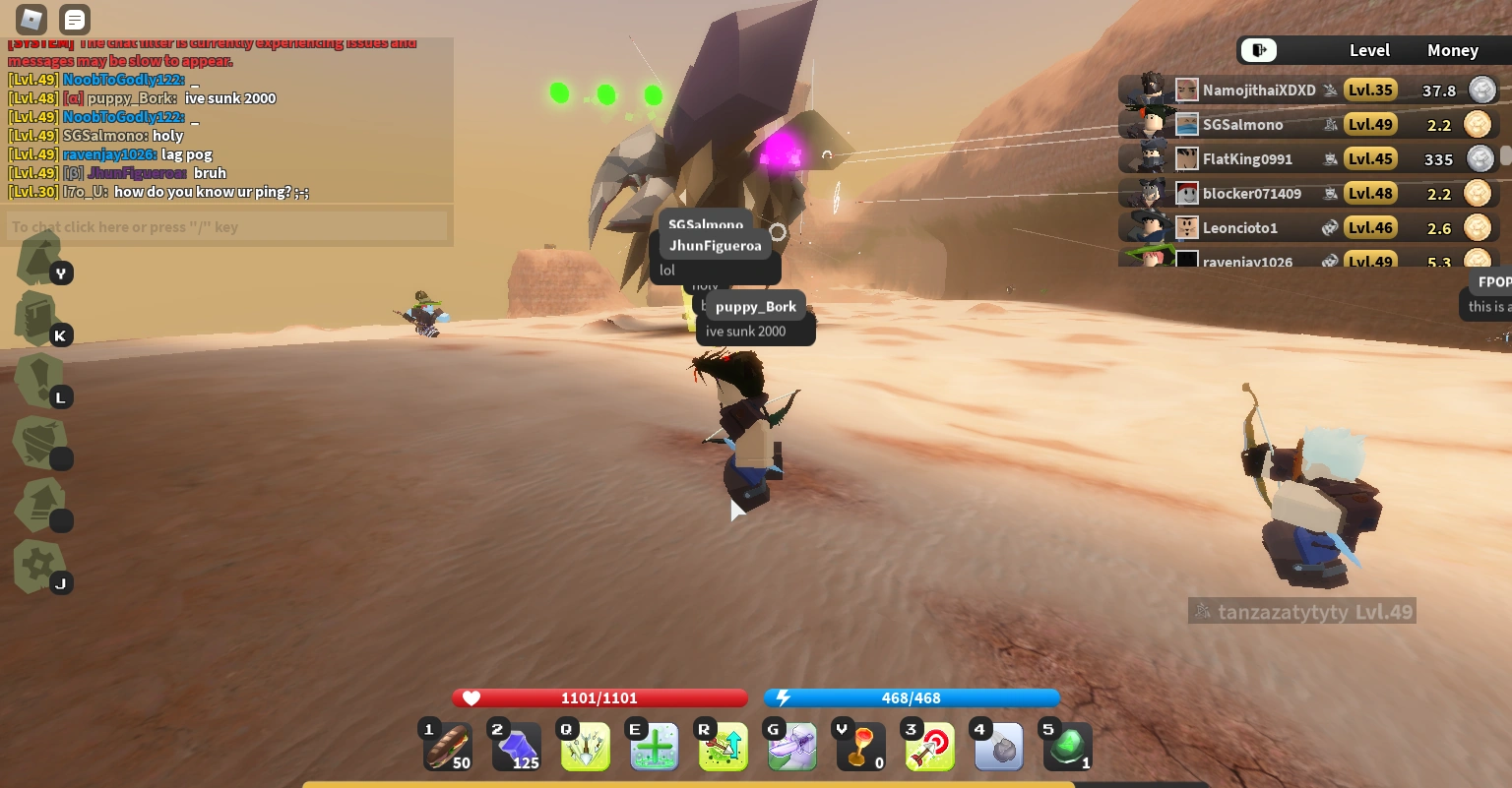Select the rock item in slot 4
Screen dimensions: 1512x788
click(998, 746)
